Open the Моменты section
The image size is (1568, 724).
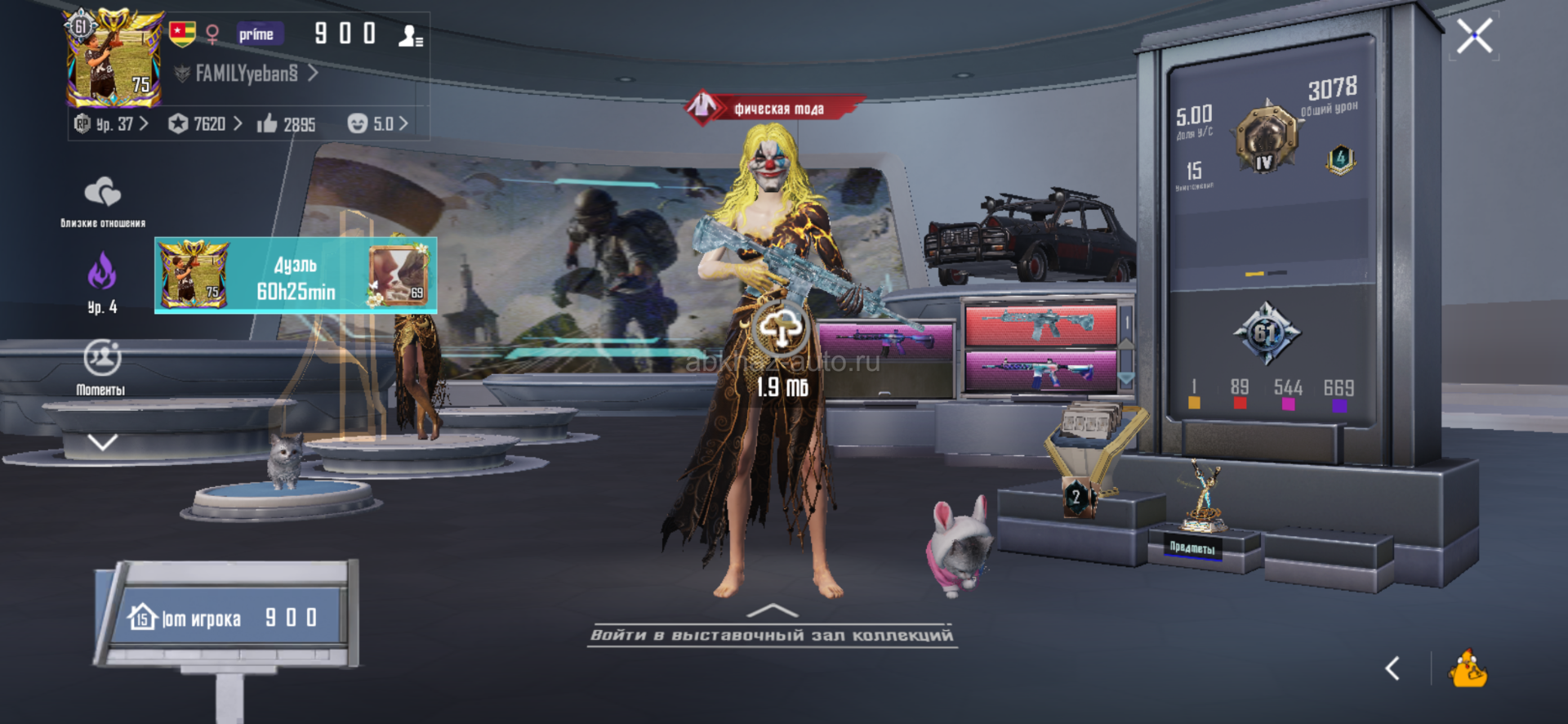click(x=102, y=360)
